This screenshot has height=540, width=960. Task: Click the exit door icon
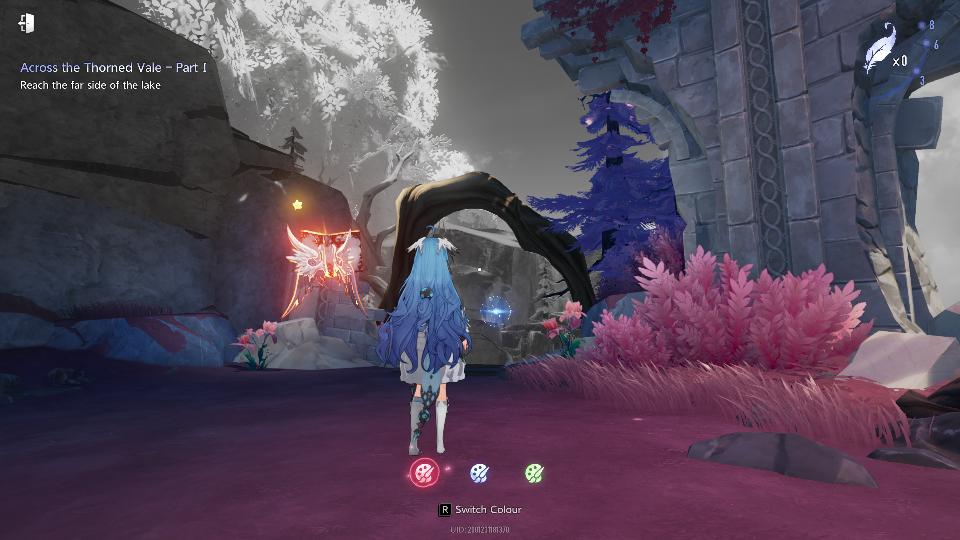tap(27, 23)
